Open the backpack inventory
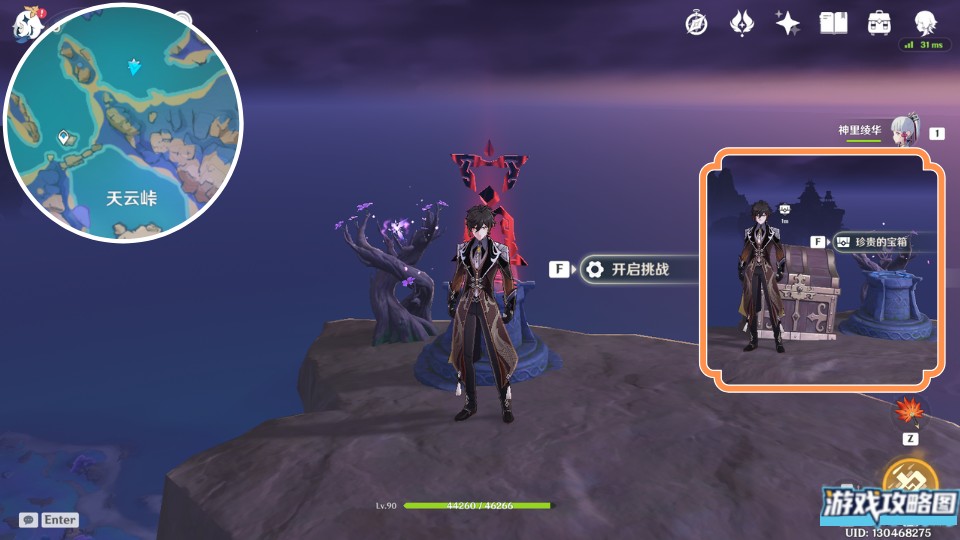960x540 pixels. 879,23
